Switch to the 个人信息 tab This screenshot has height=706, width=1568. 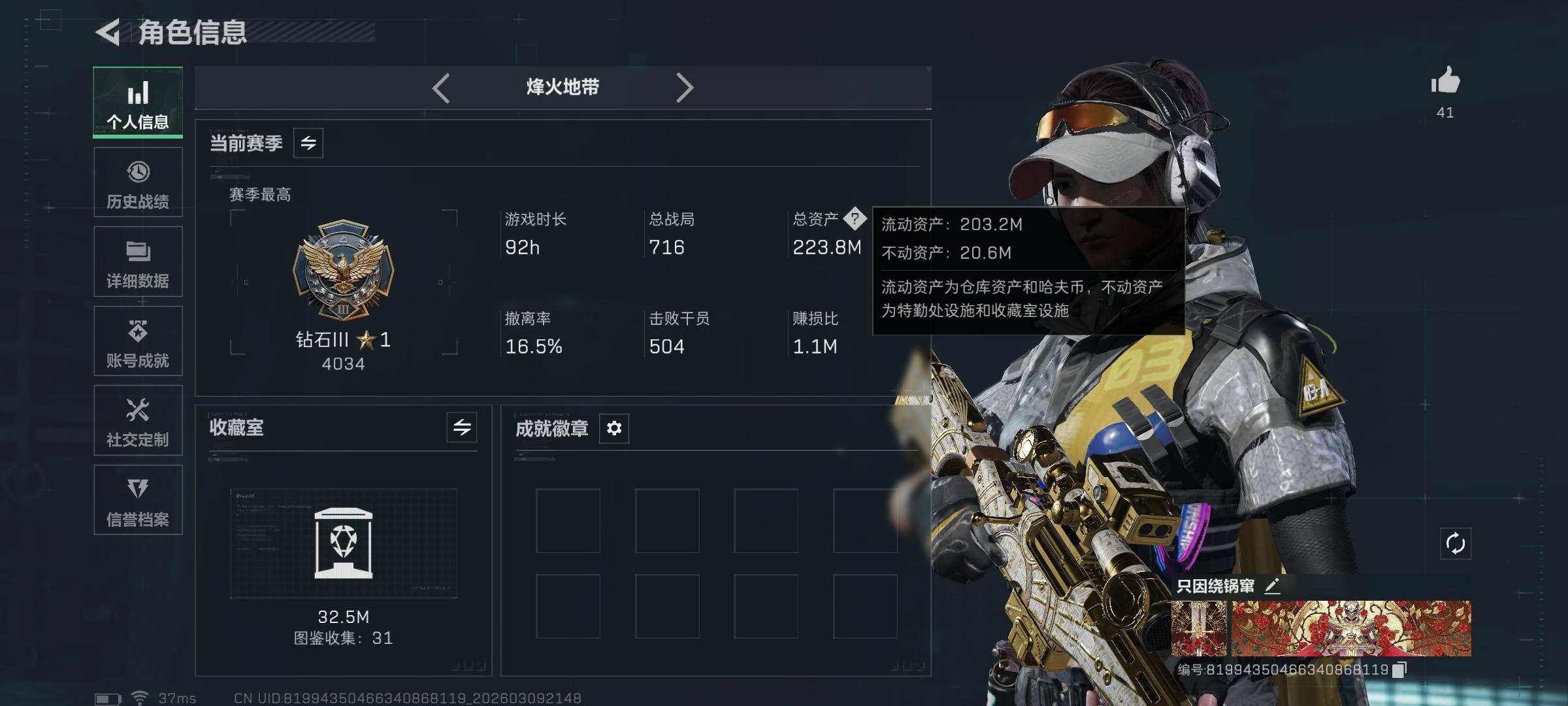pos(138,103)
